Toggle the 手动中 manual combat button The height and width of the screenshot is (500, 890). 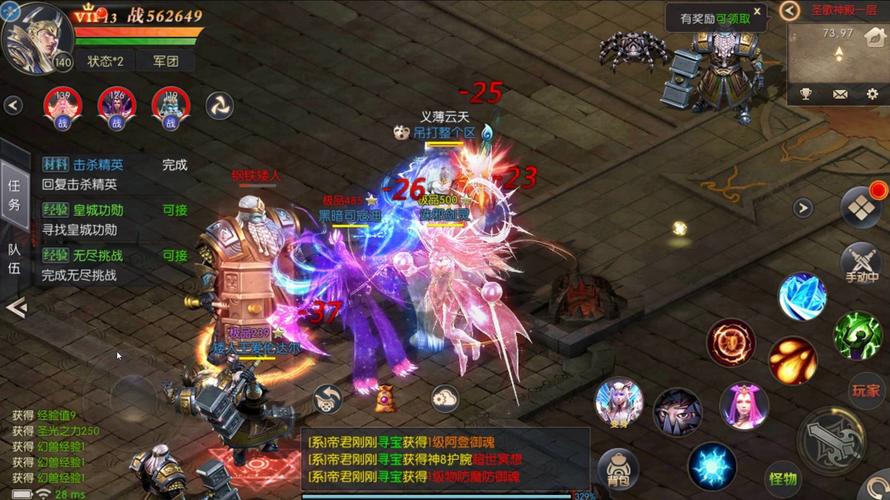tap(860, 261)
